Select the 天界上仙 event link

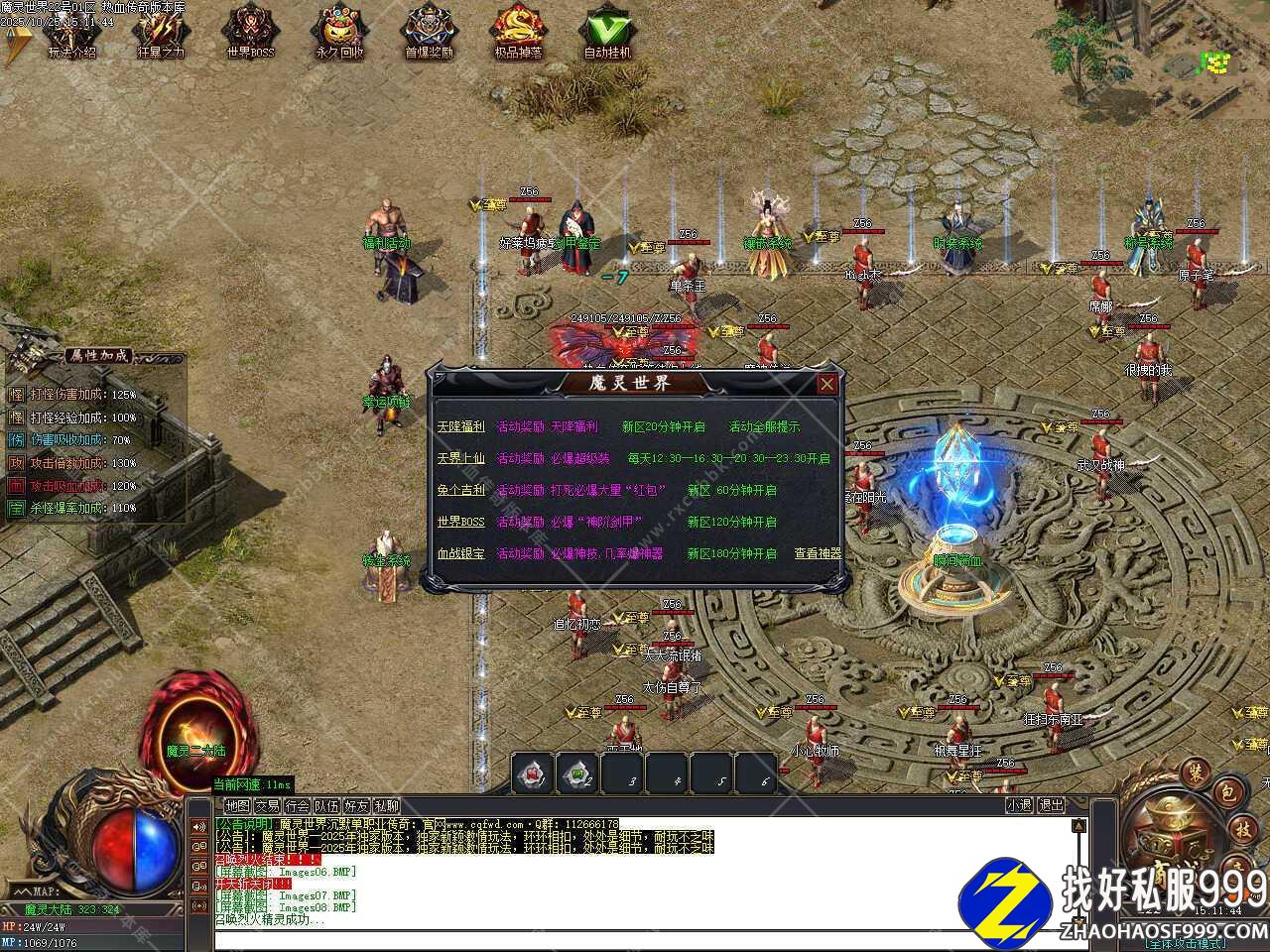(460, 459)
